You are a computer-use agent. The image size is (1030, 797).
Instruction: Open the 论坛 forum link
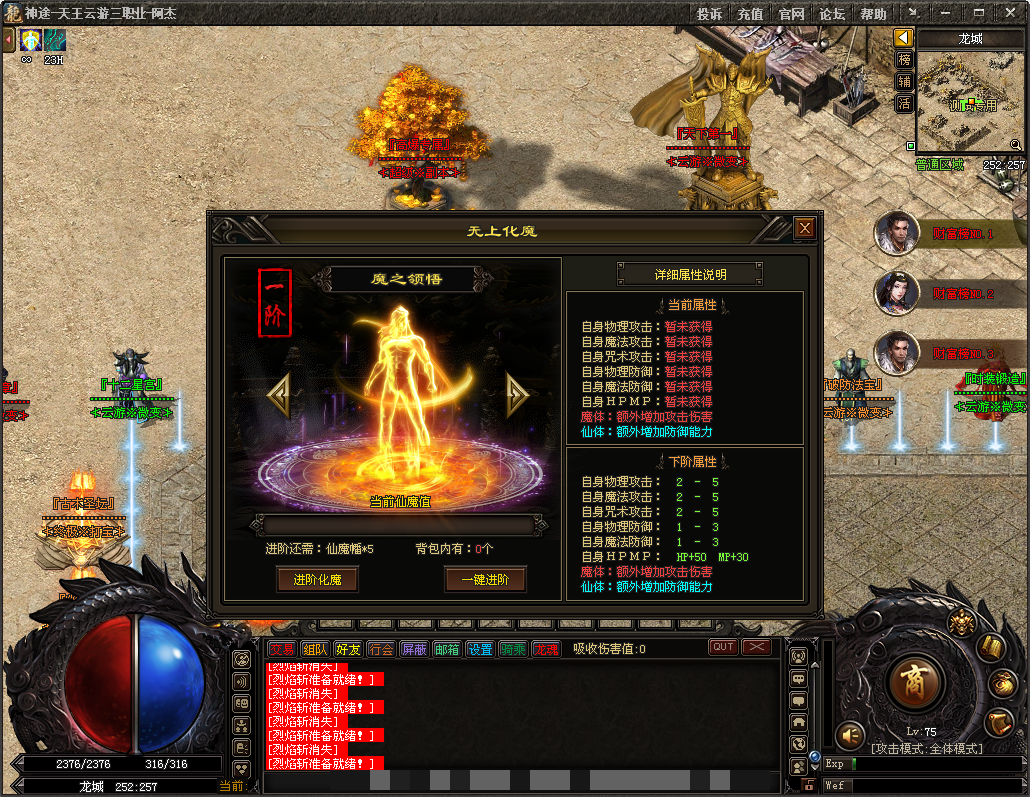[x=832, y=14]
